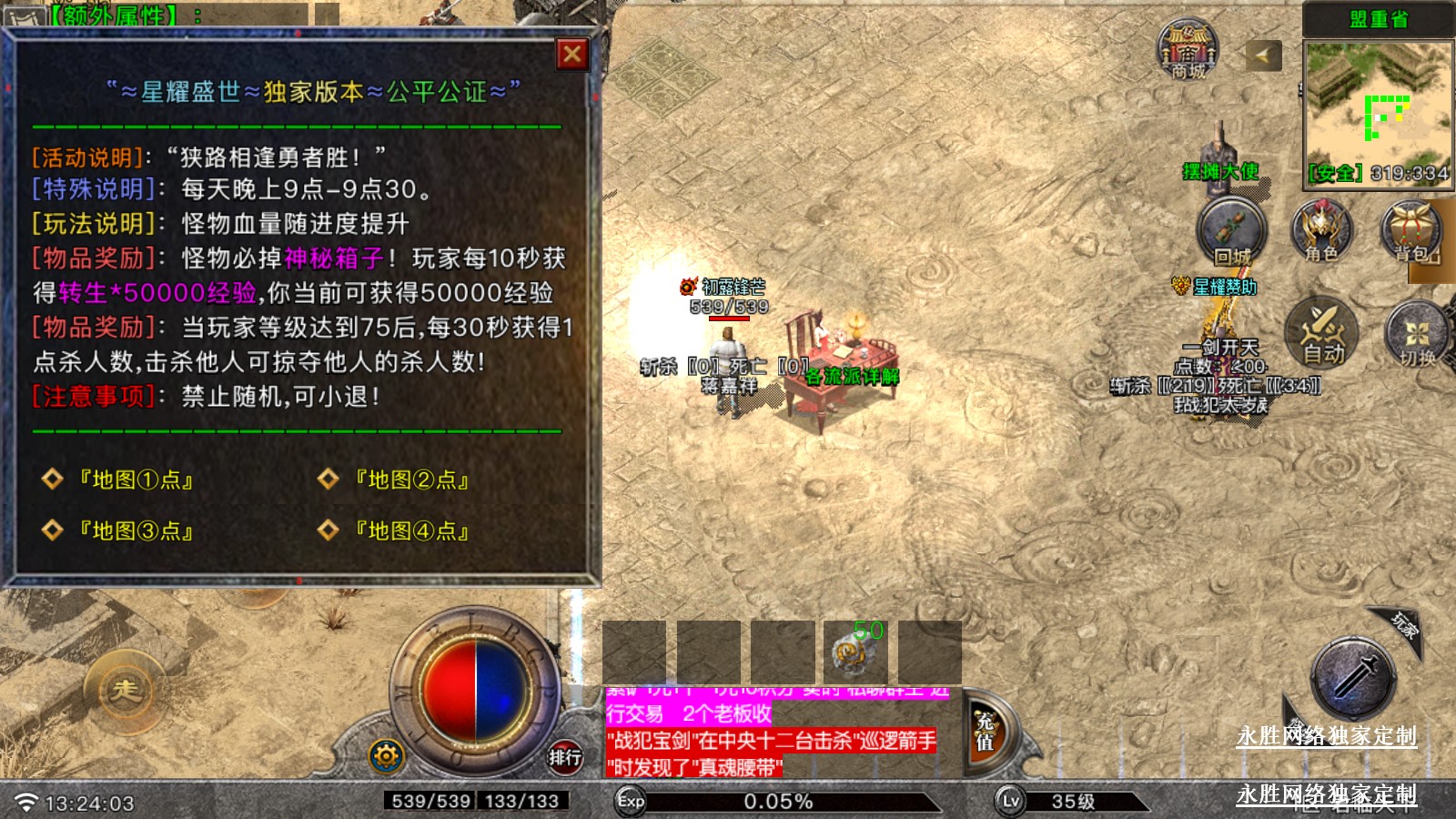Open the scrolling chat message box

point(772,733)
